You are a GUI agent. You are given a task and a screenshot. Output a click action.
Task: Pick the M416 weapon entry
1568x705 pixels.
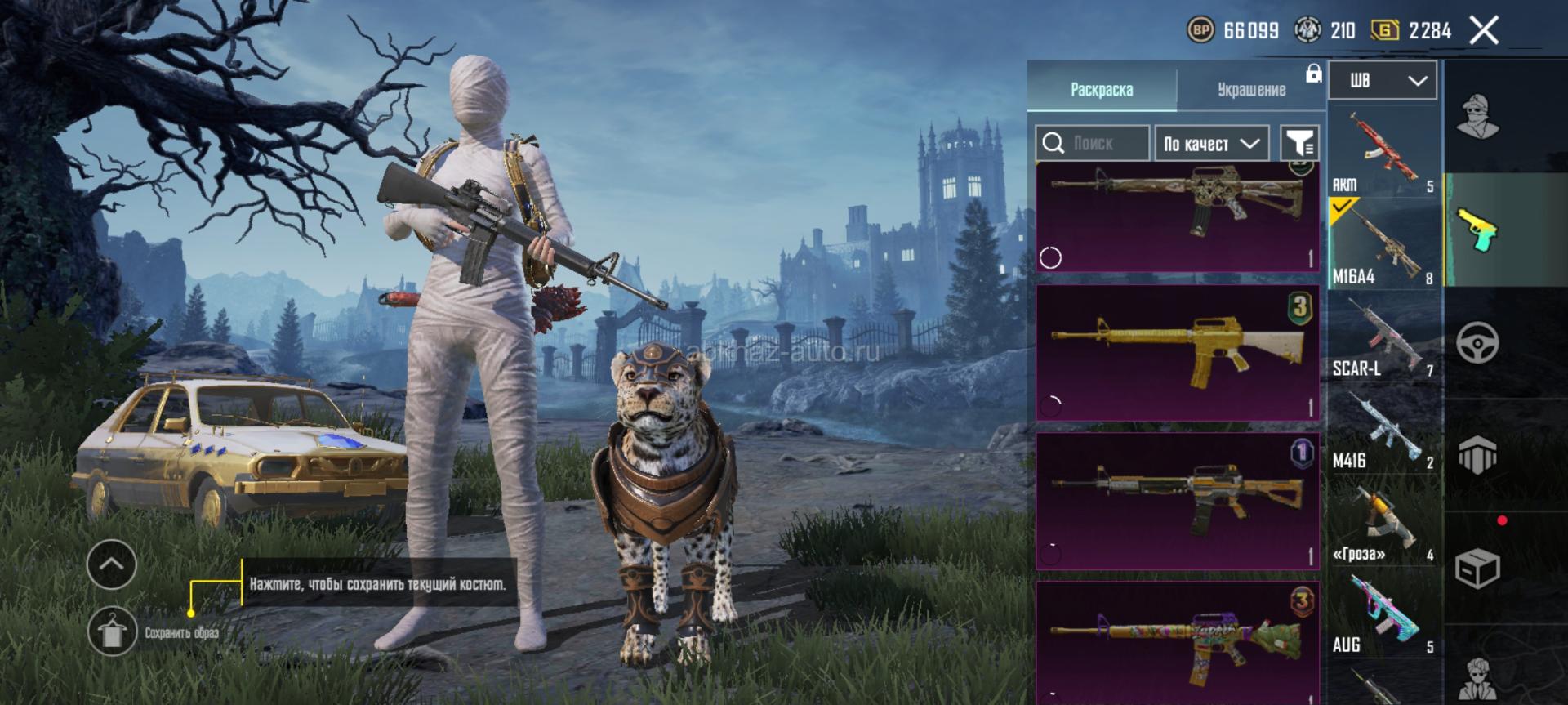point(1383,429)
